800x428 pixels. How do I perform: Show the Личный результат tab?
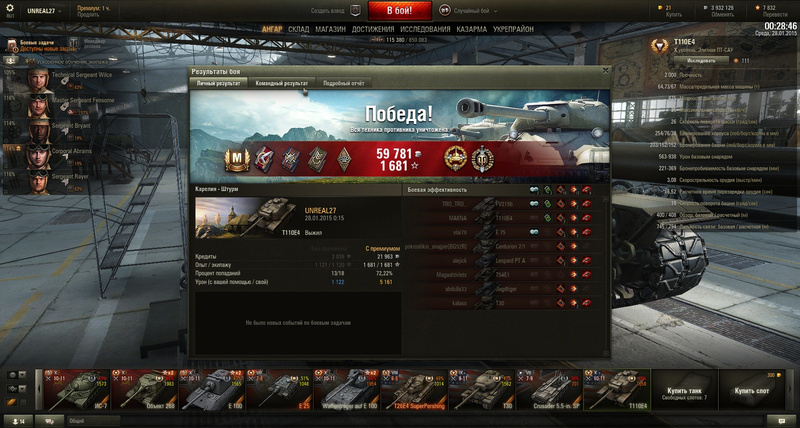click(x=219, y=84)
